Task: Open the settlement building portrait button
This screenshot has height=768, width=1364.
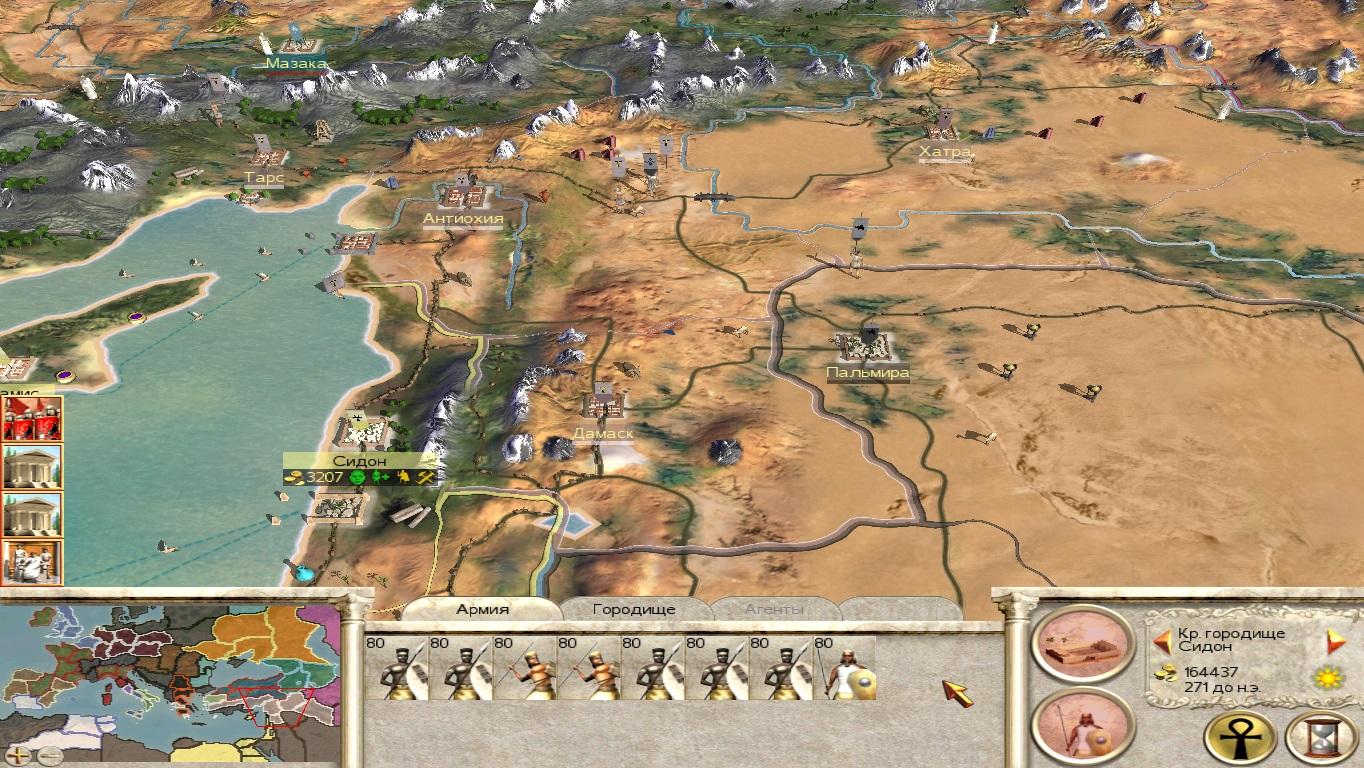Action: [1083, 643]
